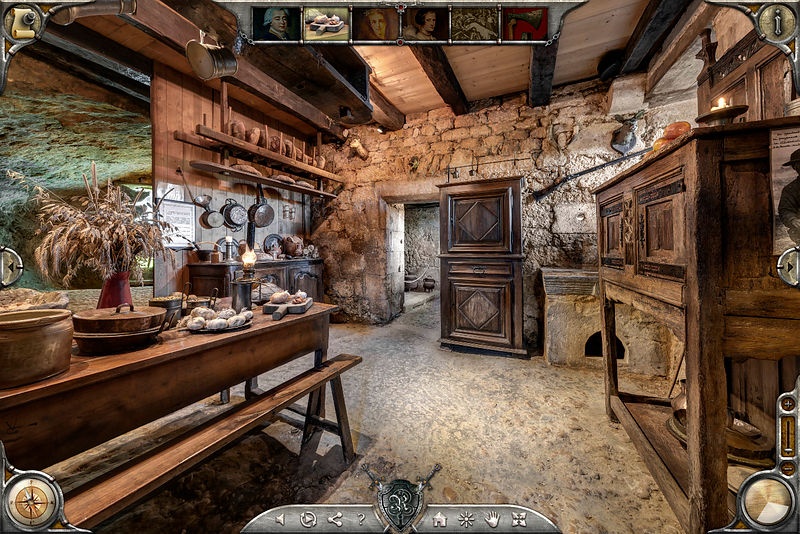The width and height of the screenshot is (800, 534).
Task: Start auto-rotation with the circular play icon
Action: point(308,519)
